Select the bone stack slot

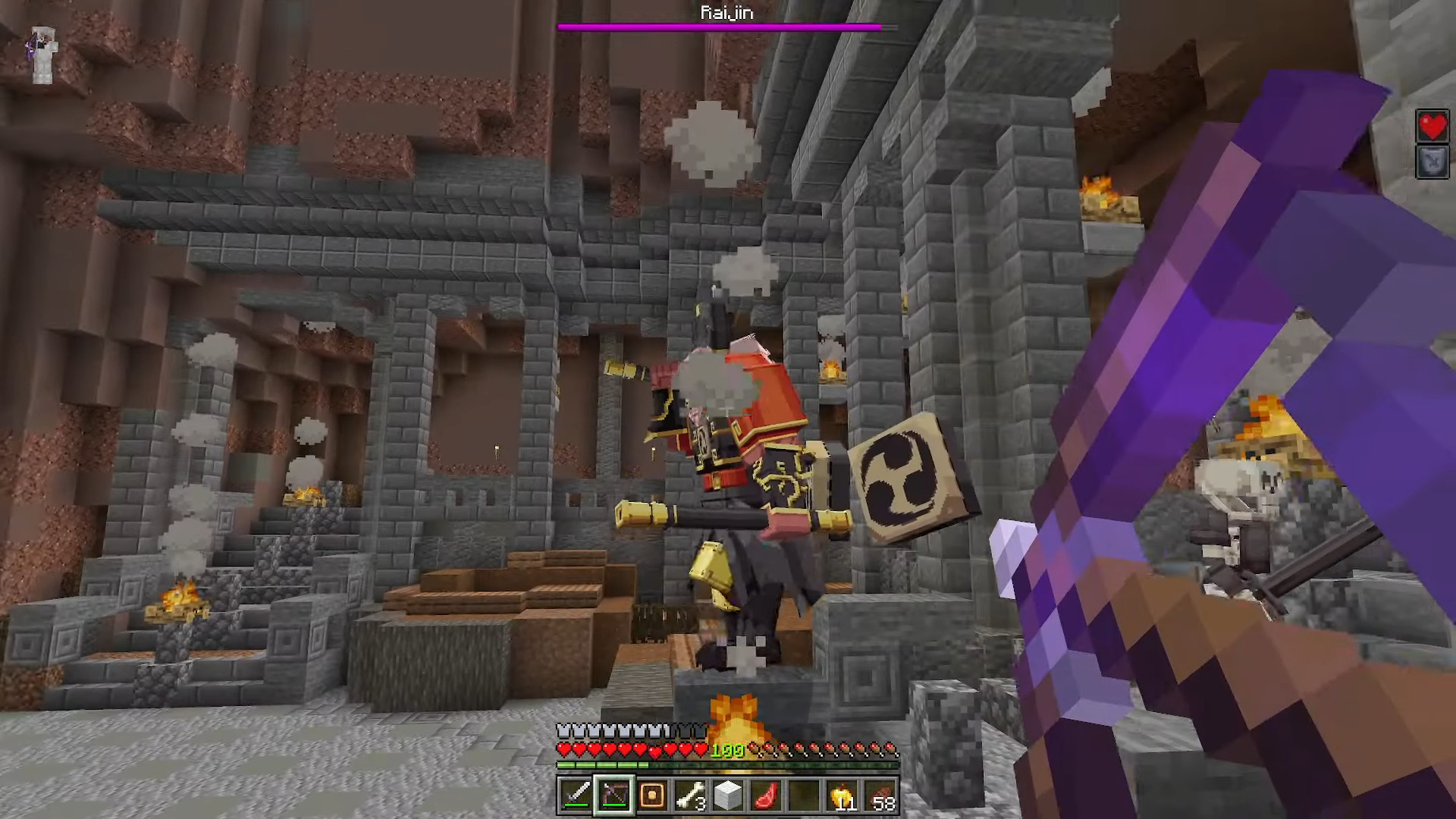pyautogui.click(x=690, y=795)
